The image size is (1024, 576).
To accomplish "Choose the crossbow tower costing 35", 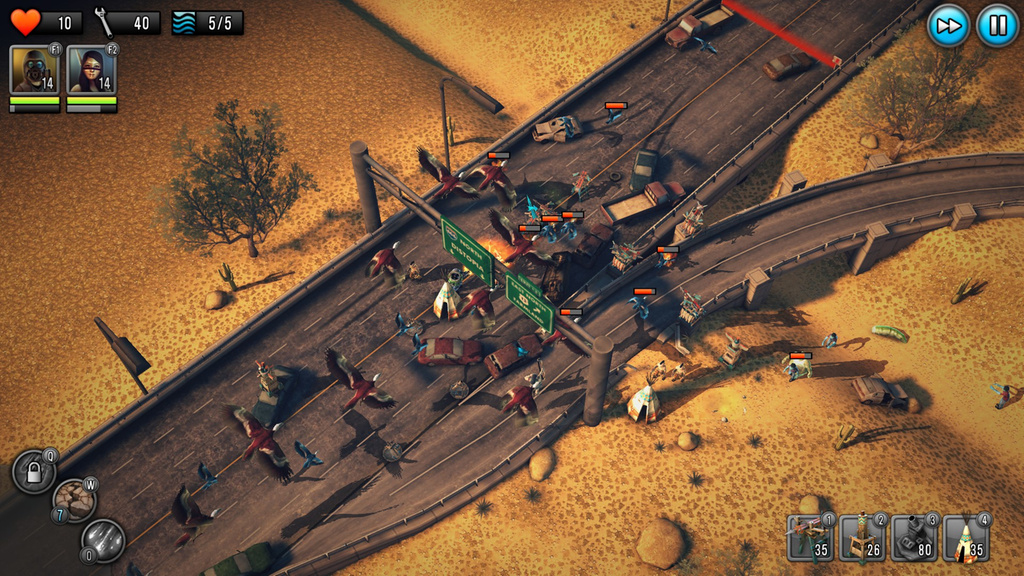I will (x=809, y=538).
